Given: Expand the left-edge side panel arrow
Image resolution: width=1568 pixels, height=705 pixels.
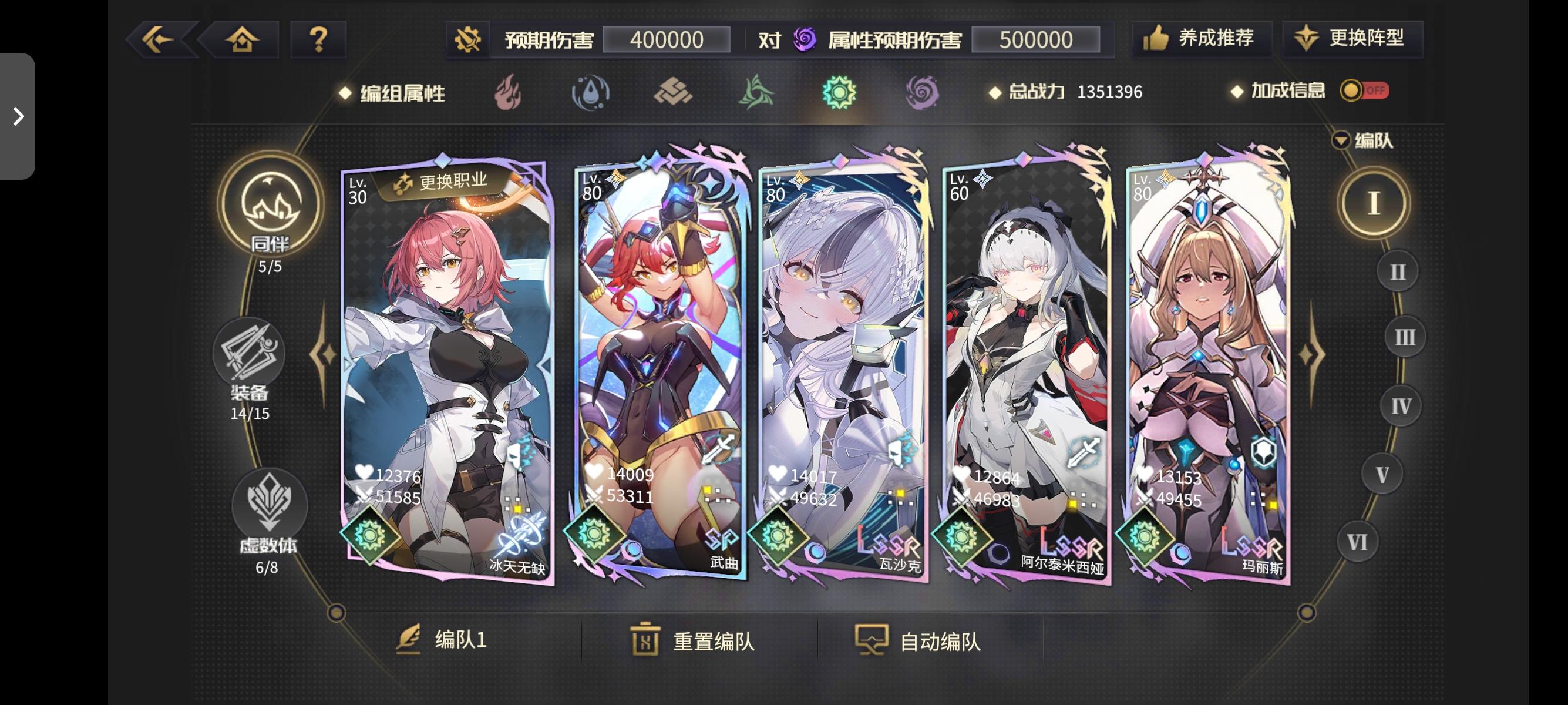Looking at the screenshot, I should pos(18,116).
